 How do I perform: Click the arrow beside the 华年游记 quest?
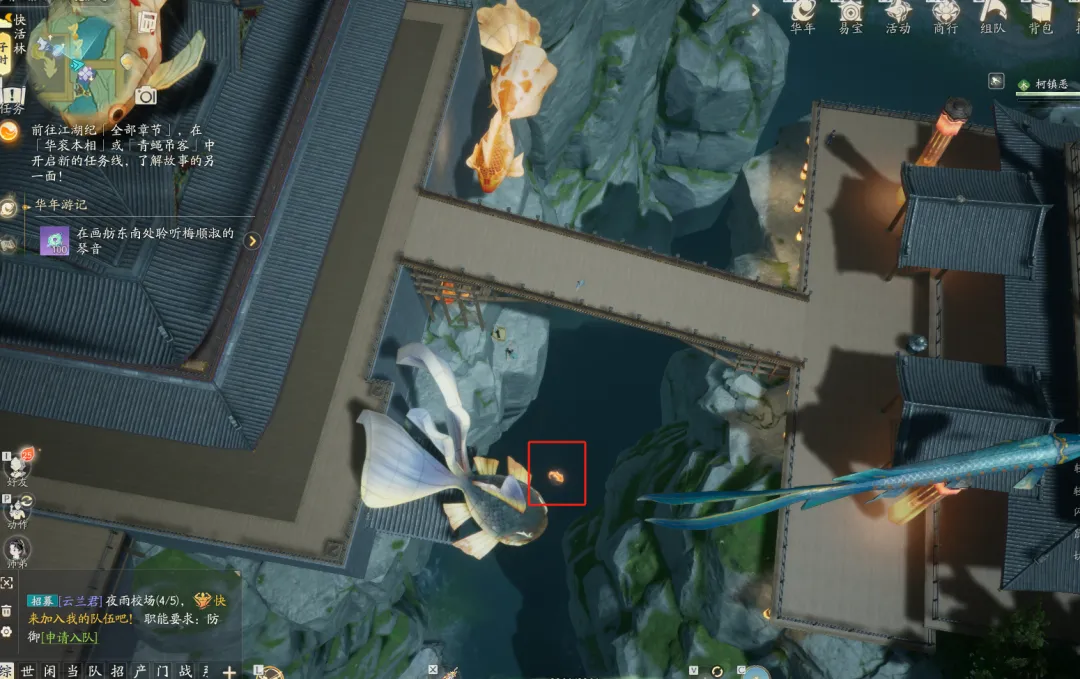(x=252, y=240)
